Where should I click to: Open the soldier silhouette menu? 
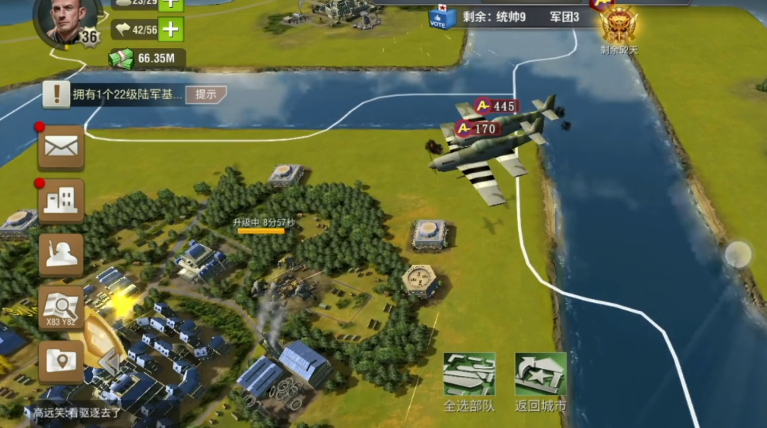pyautogui.click(x=61, y=254)
